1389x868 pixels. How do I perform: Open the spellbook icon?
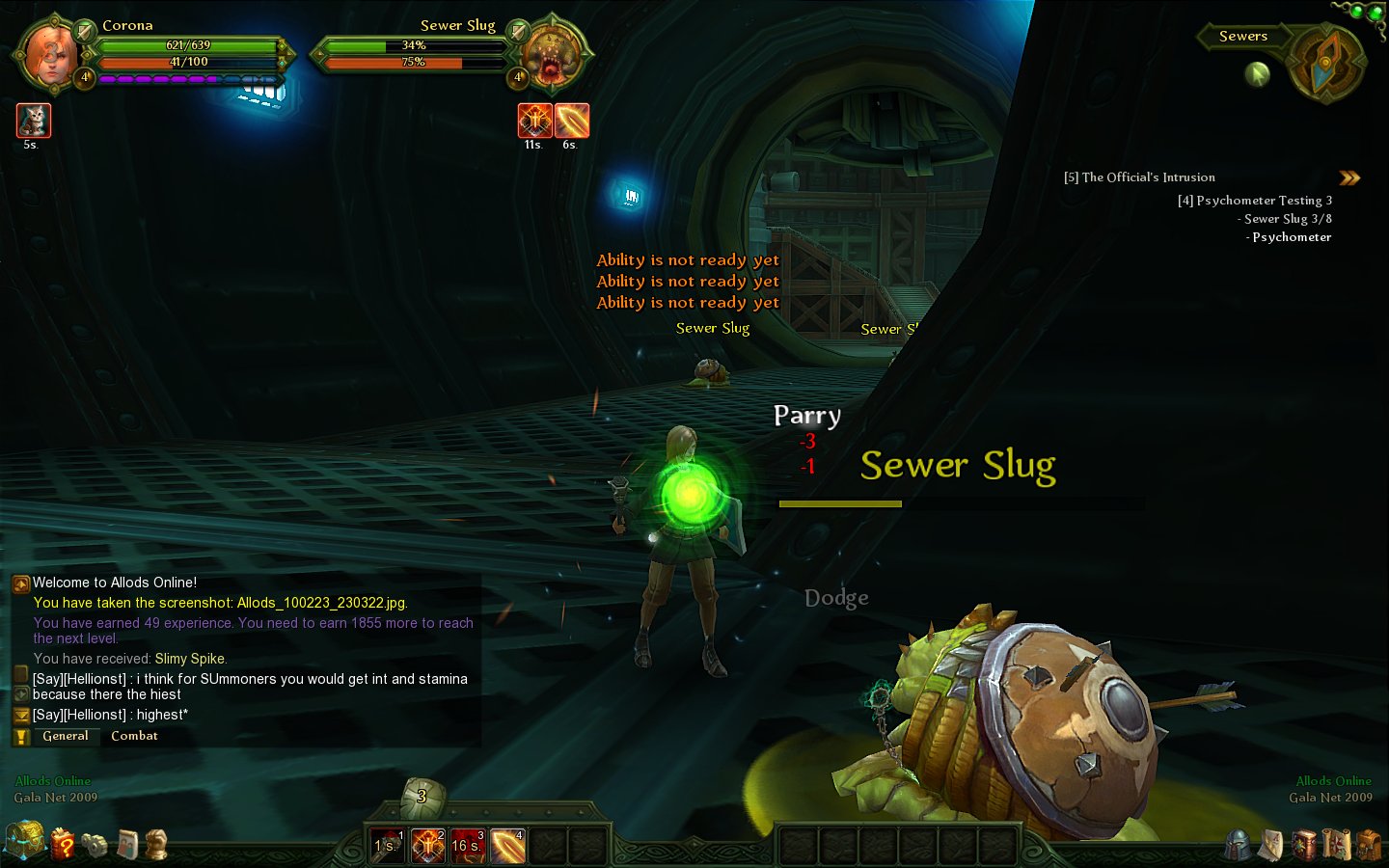tap(1304, 845)
